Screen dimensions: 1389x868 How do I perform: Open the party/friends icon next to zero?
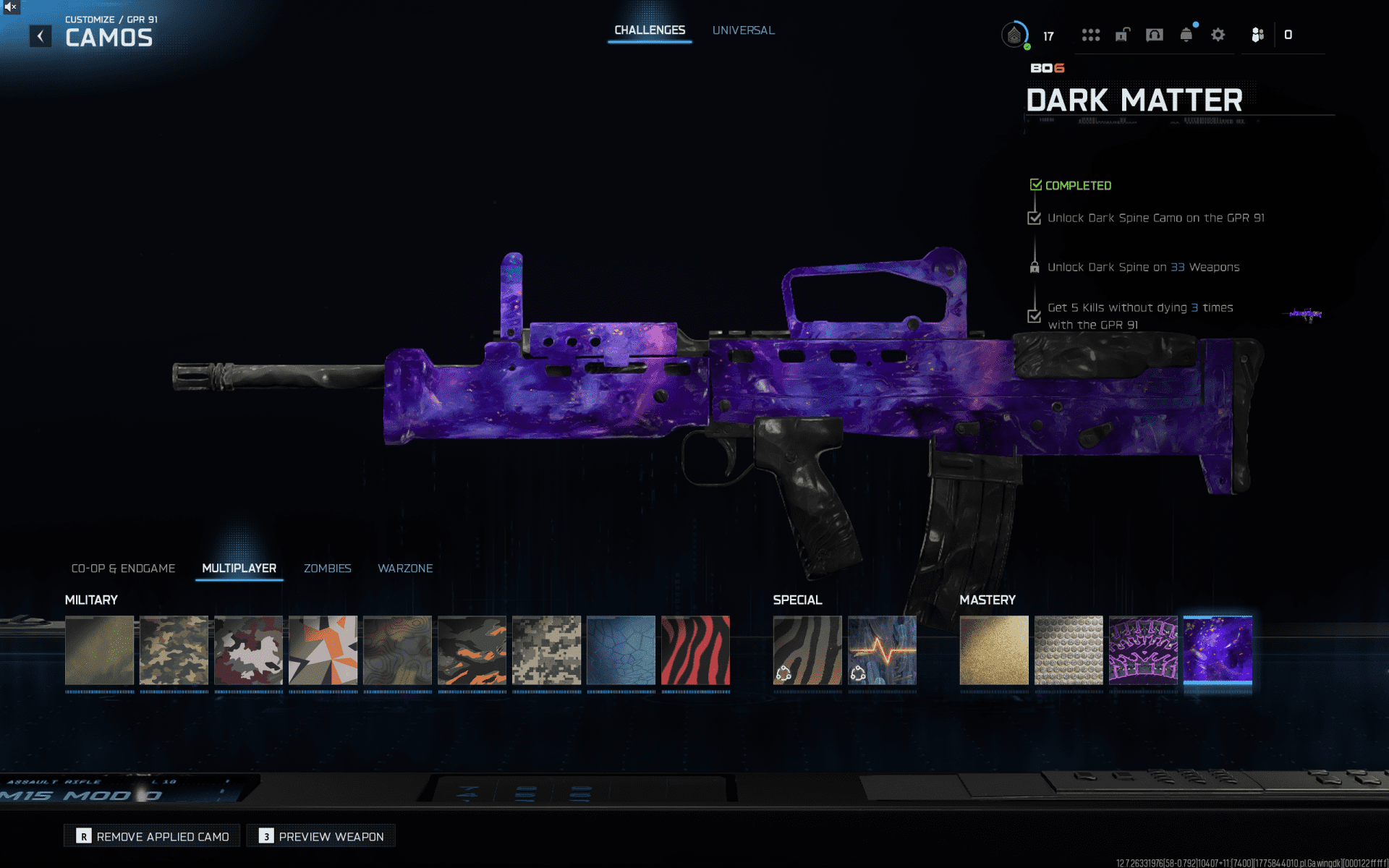pos(1257,35)
